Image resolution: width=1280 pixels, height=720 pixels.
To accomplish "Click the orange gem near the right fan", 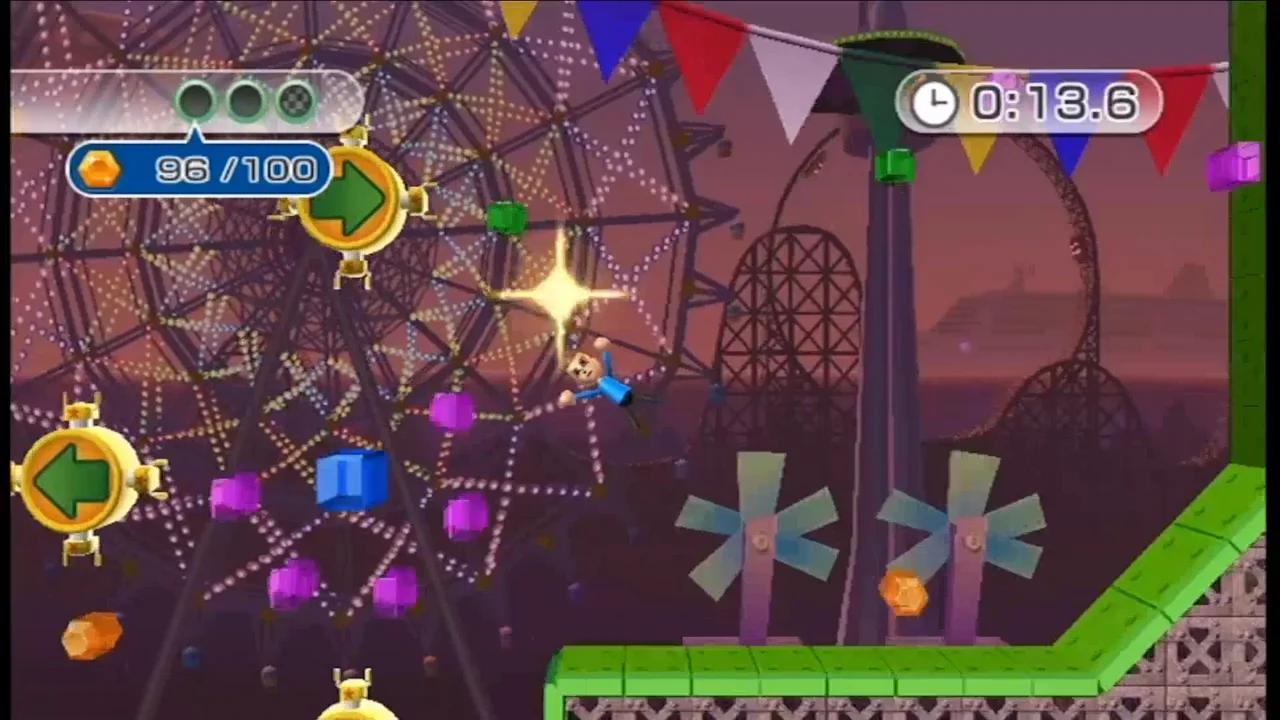I will click(x=905, y=594).
